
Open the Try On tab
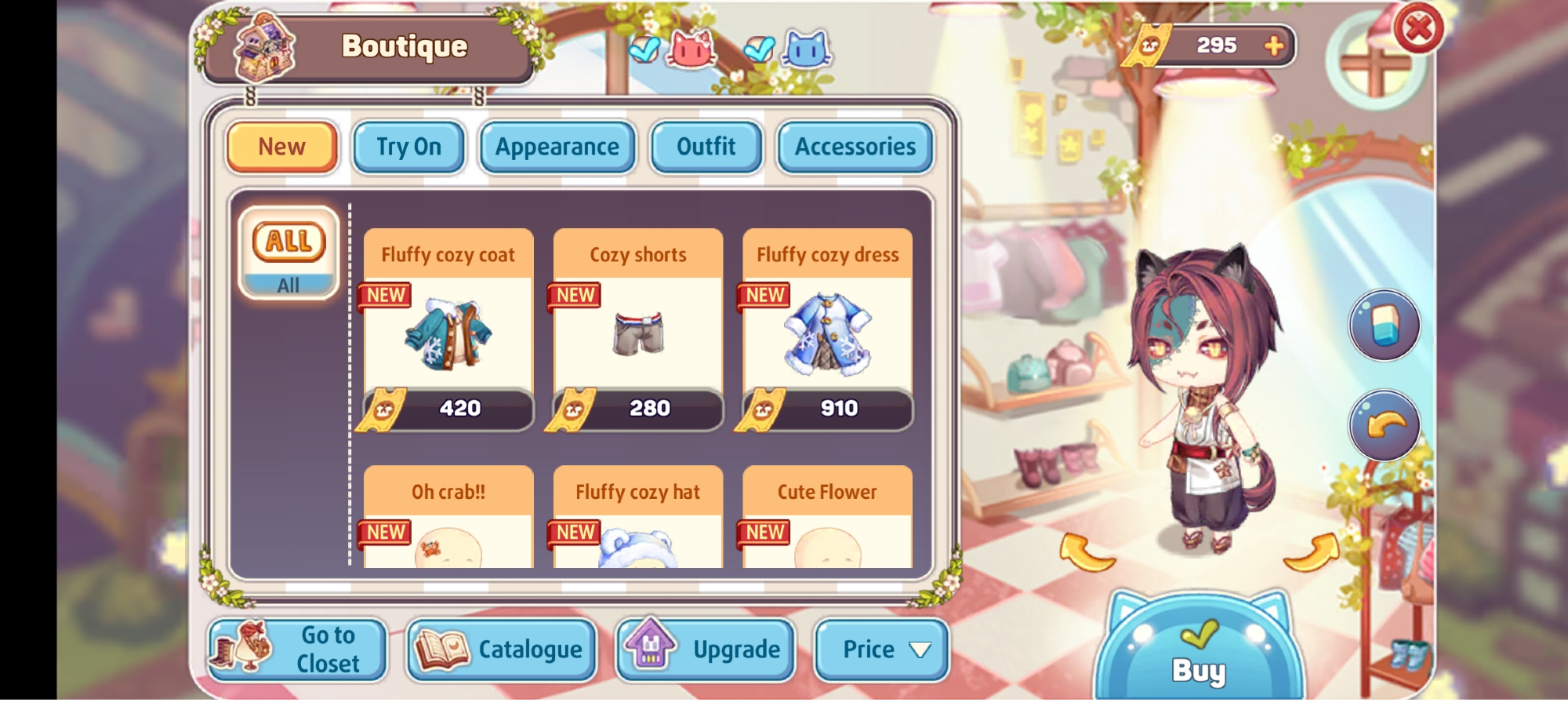408,147
